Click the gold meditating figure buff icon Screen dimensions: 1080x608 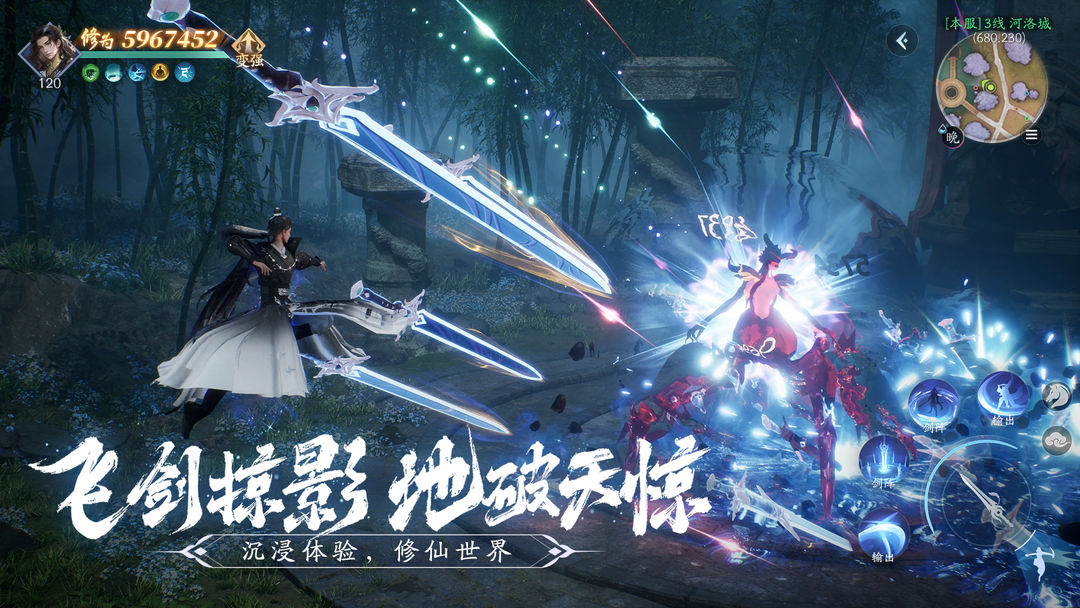click(x=160, y=72)
